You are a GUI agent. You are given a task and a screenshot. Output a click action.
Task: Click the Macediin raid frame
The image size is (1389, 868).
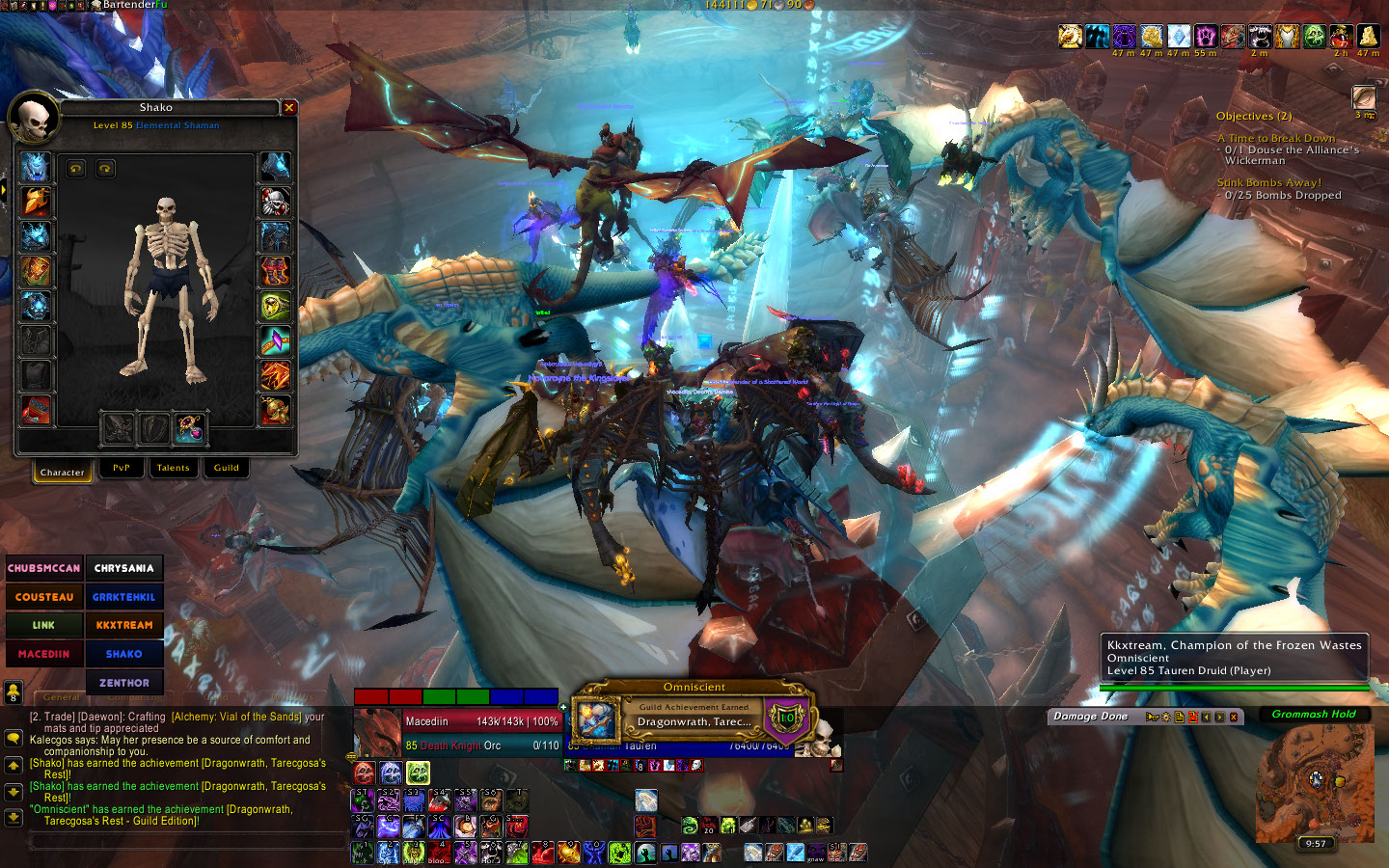44,654
